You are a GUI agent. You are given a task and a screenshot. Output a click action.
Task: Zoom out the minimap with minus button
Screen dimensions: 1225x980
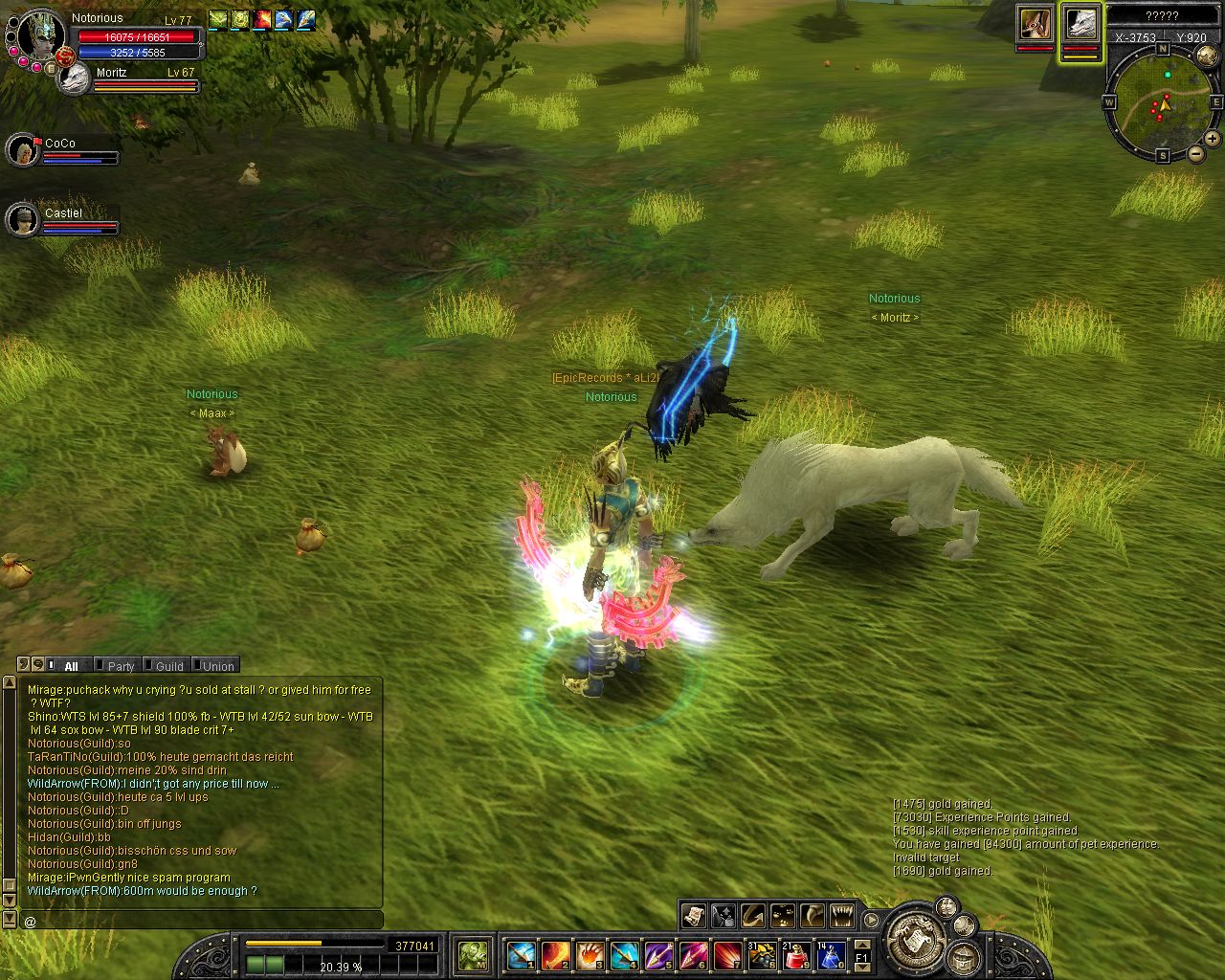tap(1195, 154)
